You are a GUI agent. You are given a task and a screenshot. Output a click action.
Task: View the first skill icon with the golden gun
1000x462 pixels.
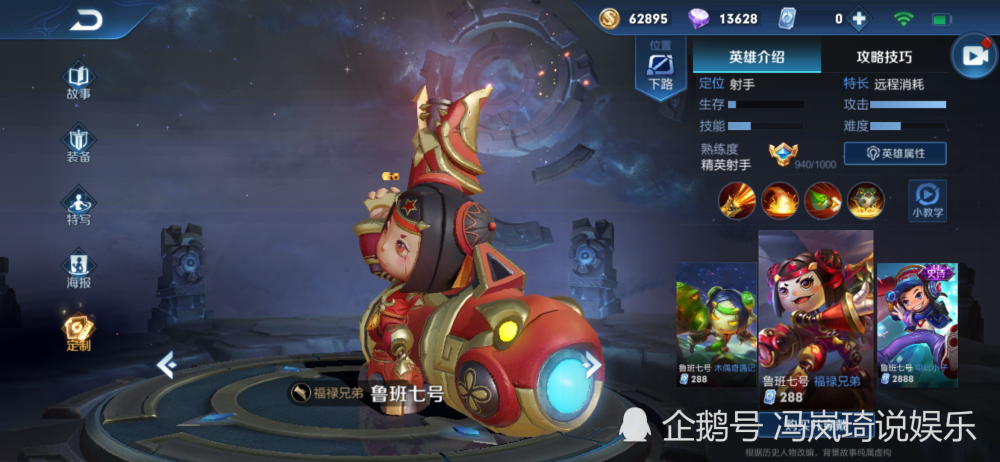(x=736, y=200)
